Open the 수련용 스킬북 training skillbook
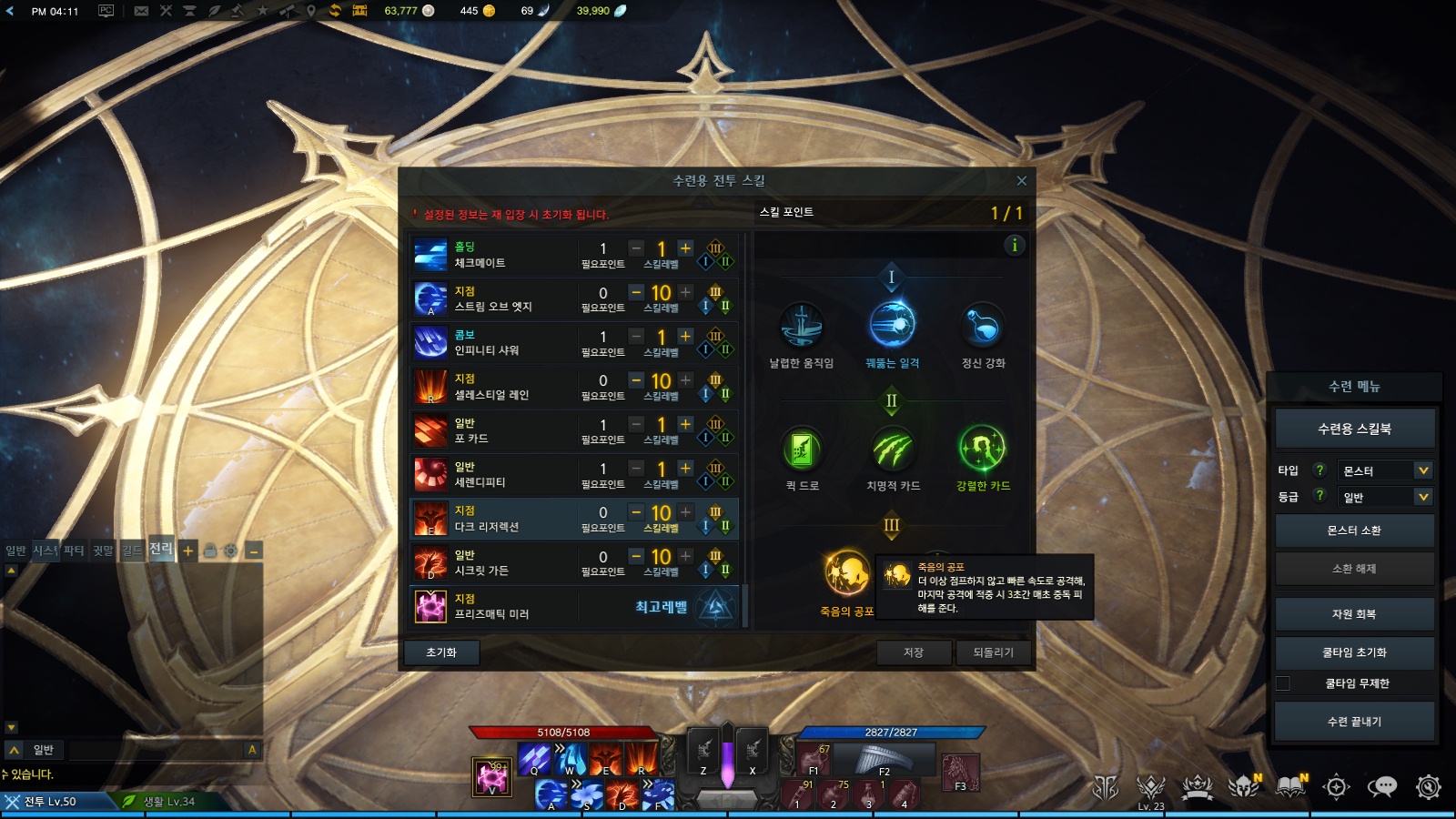 pyautogui.click(x=1354, y=429)
